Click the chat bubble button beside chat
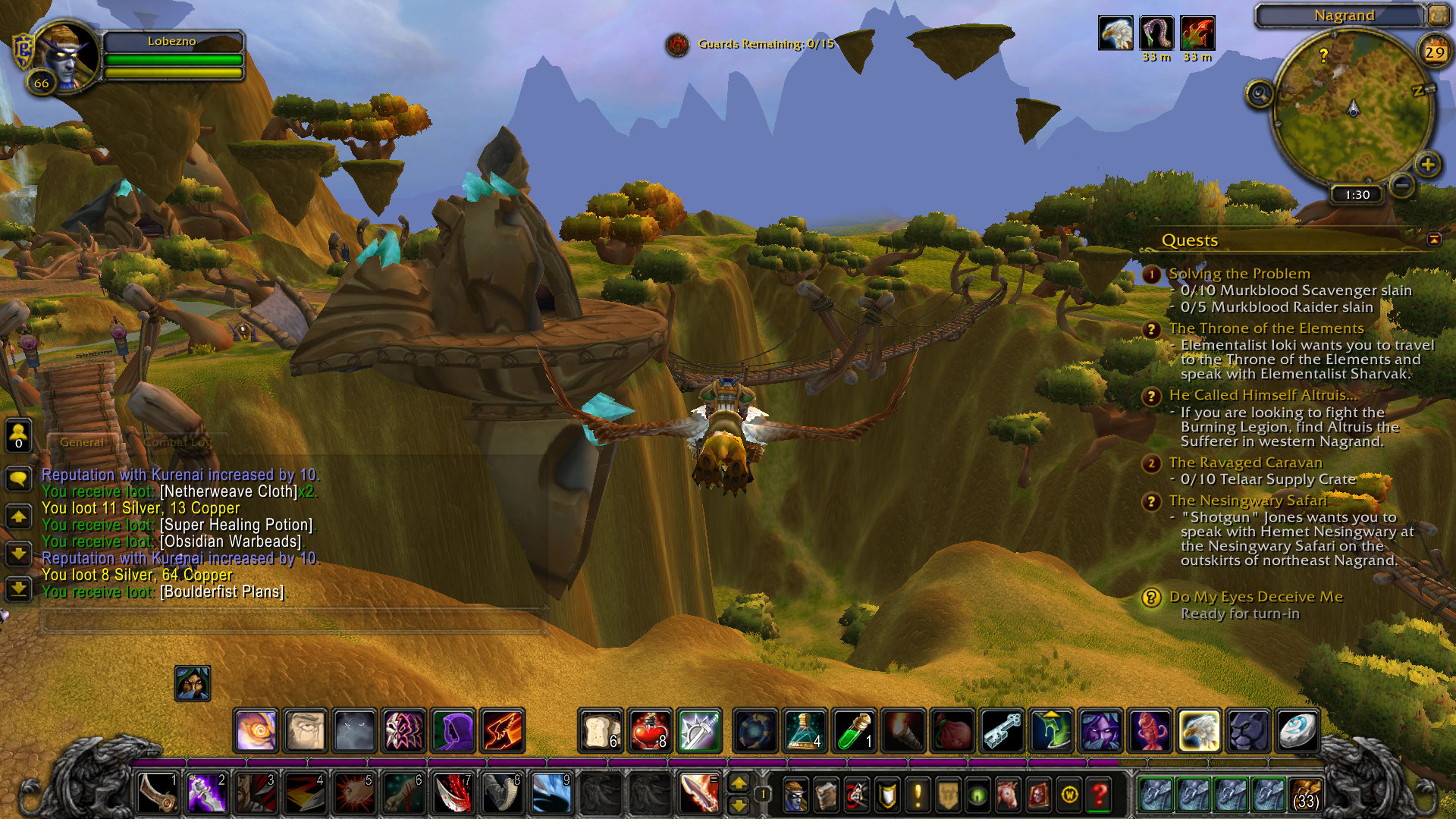1456x819 pixels. coord(18,479)
